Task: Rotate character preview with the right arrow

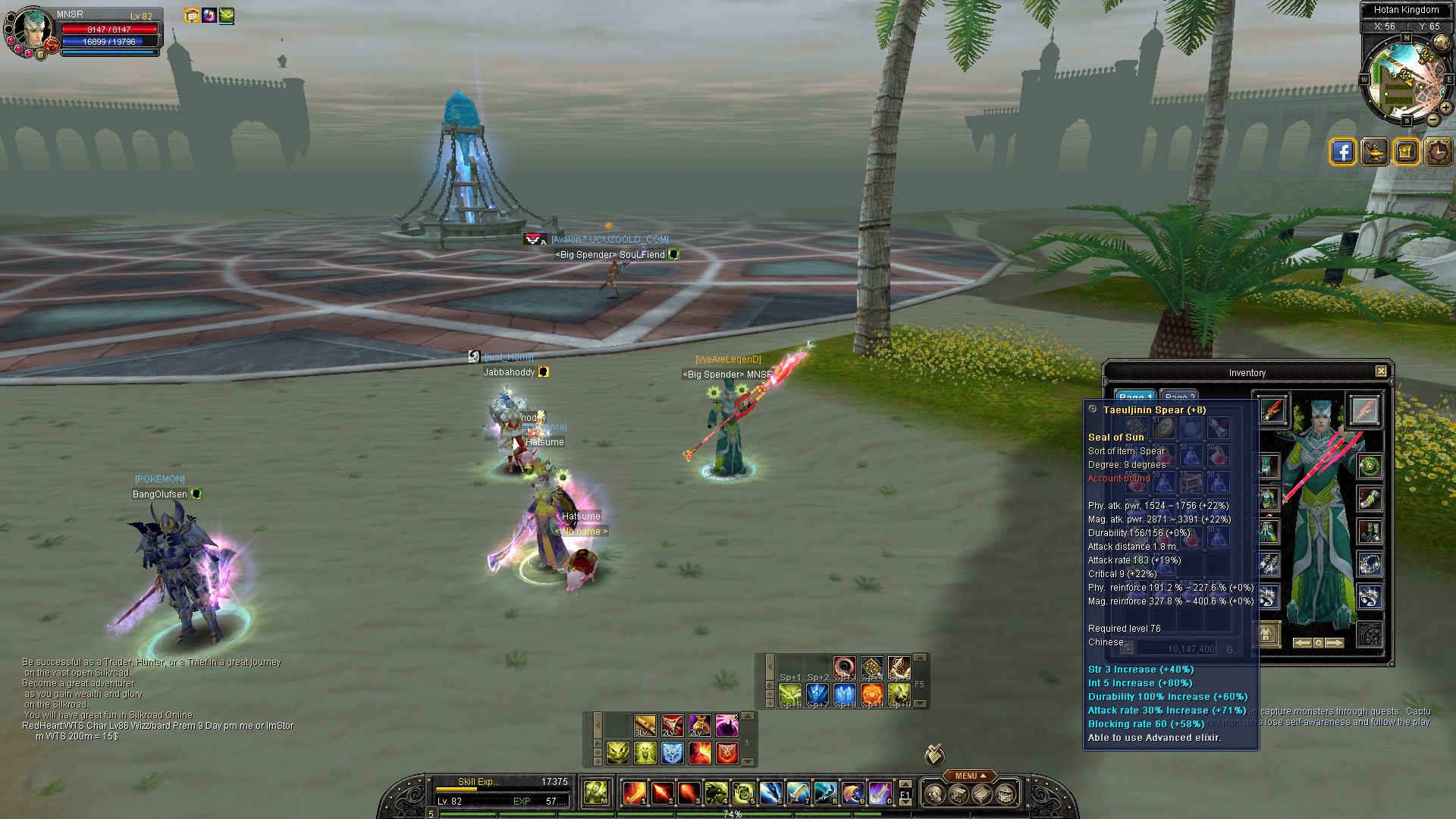Action: pos(1335,642)
